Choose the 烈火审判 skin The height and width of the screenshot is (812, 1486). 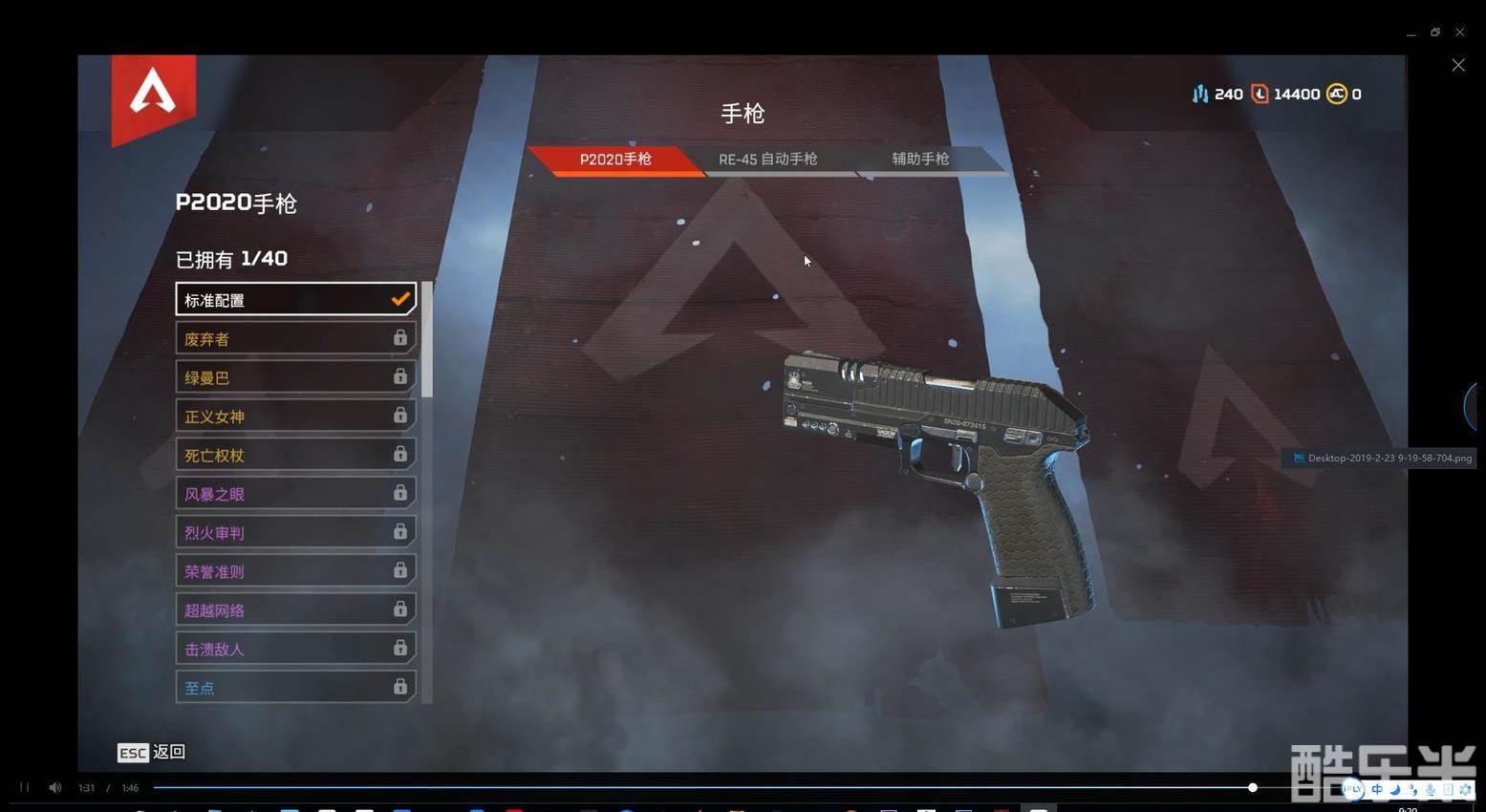click(295, 532)
